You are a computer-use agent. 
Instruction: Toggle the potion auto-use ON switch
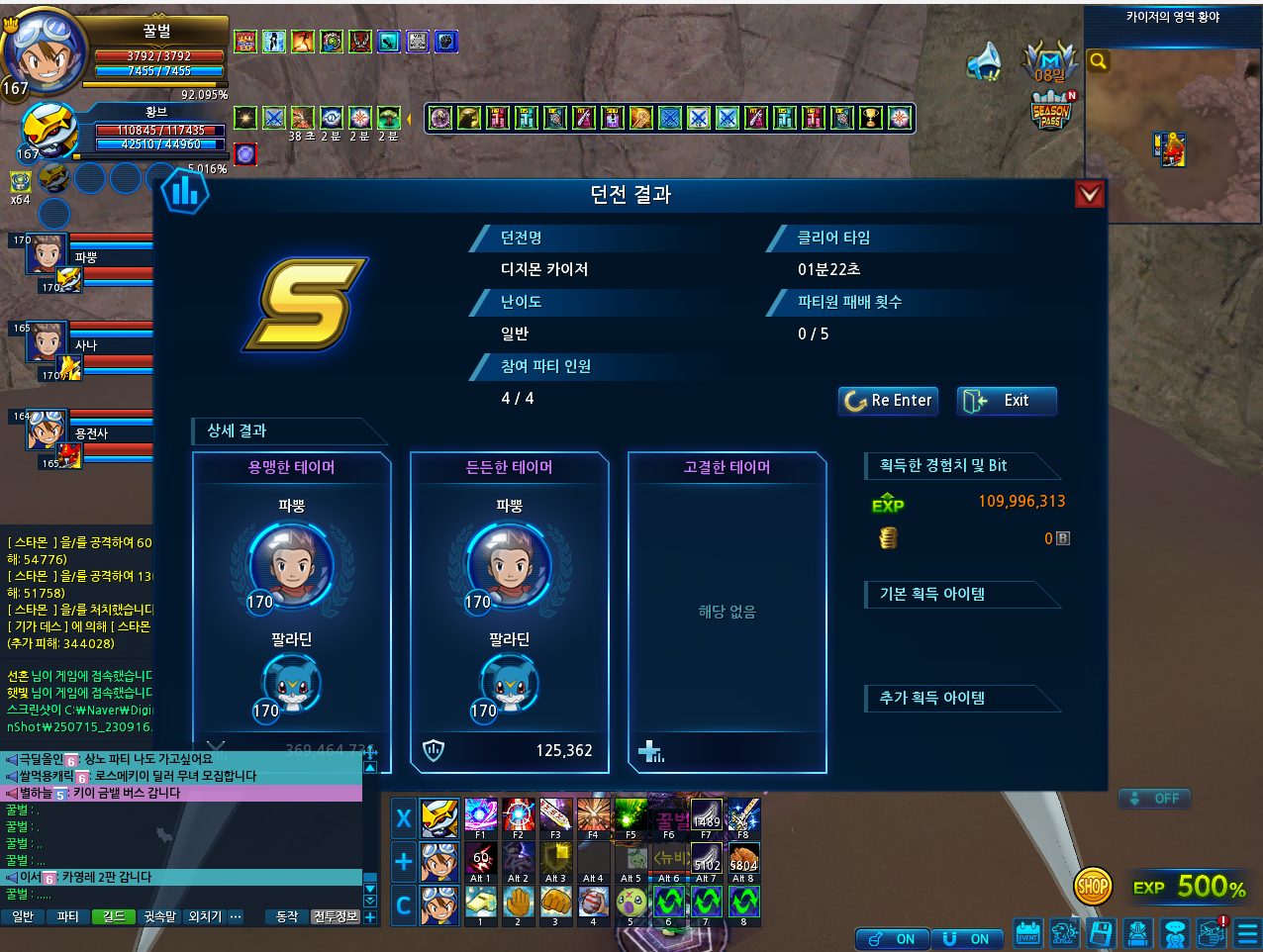(x=890, y=939)
